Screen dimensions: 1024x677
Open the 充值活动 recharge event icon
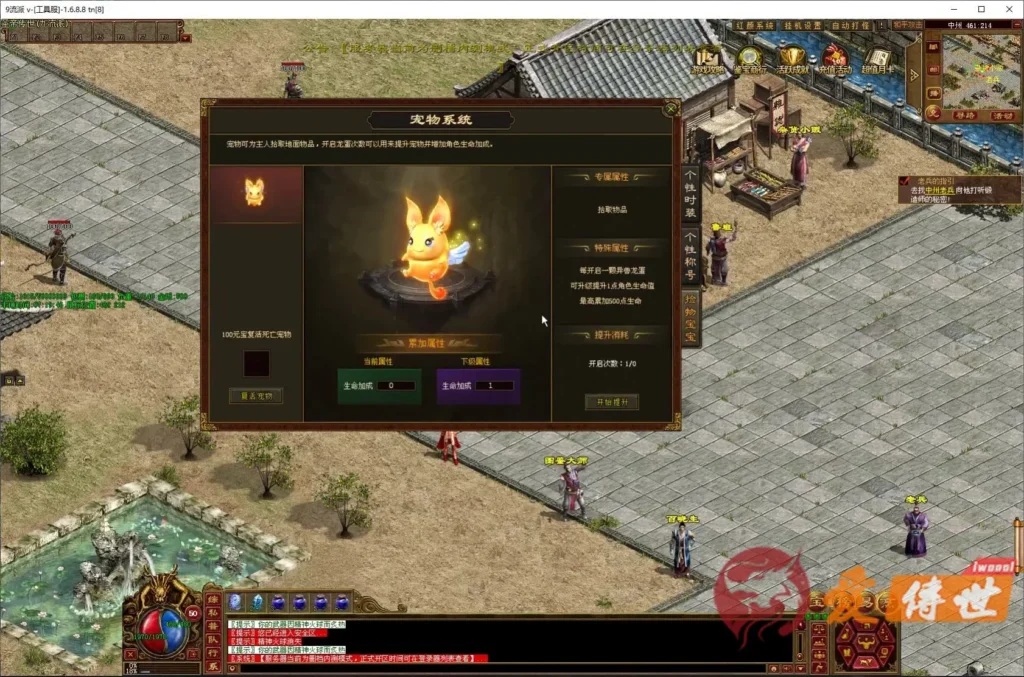click(834, 59)
